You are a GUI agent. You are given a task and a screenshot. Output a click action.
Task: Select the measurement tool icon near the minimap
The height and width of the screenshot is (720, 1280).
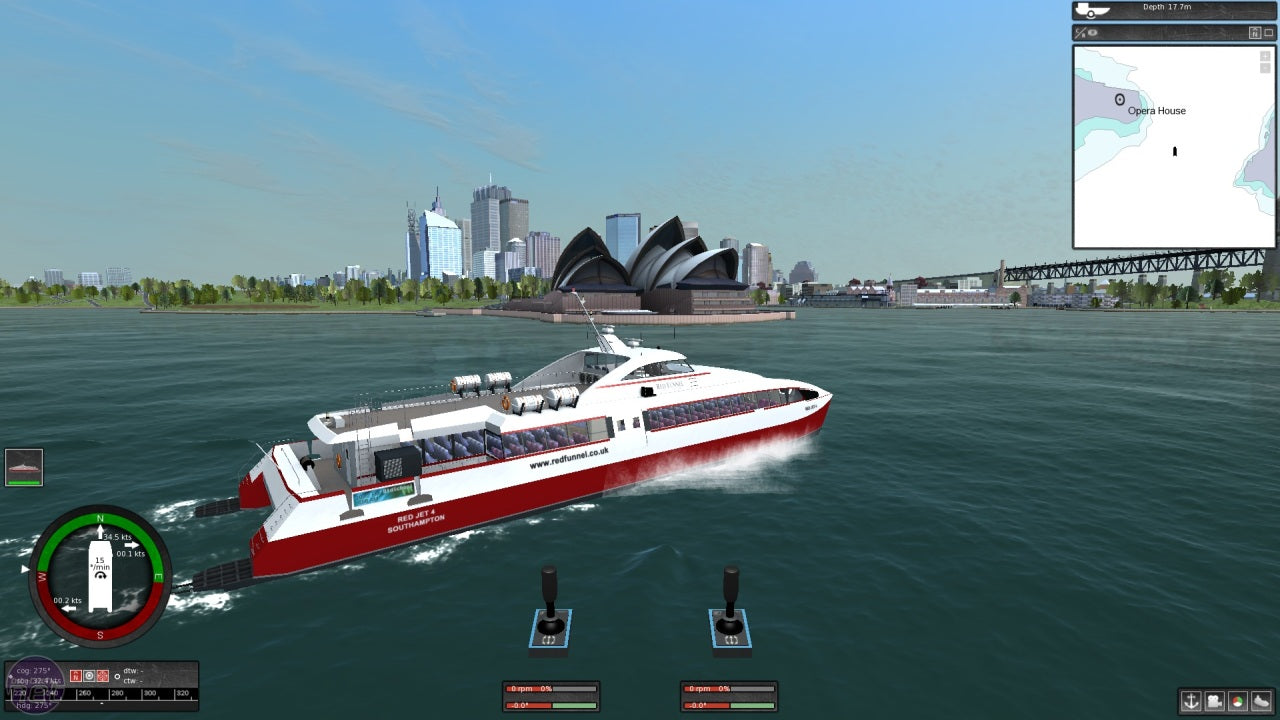pos(1080,31)
